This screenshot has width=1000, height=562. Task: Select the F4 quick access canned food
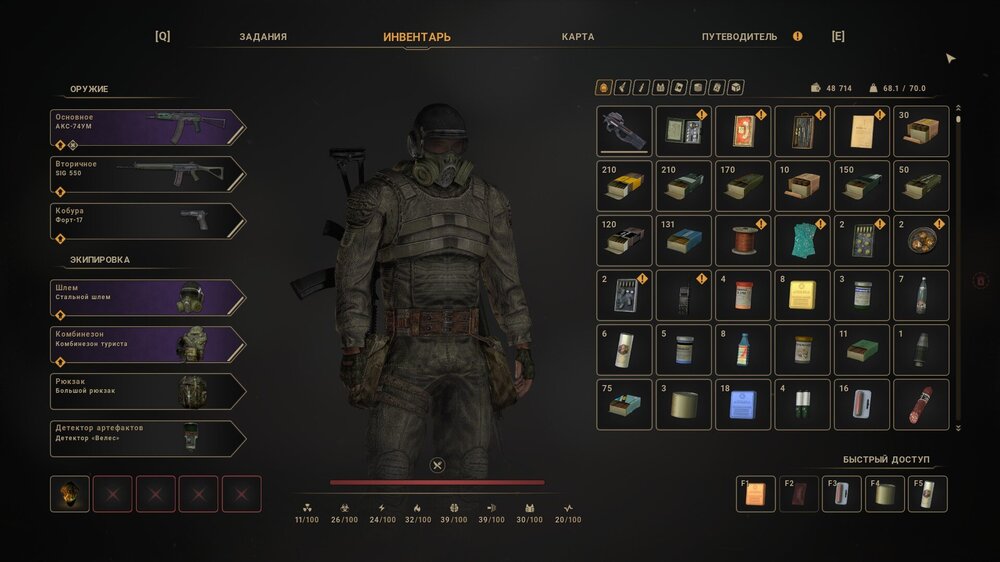point(885,494)
